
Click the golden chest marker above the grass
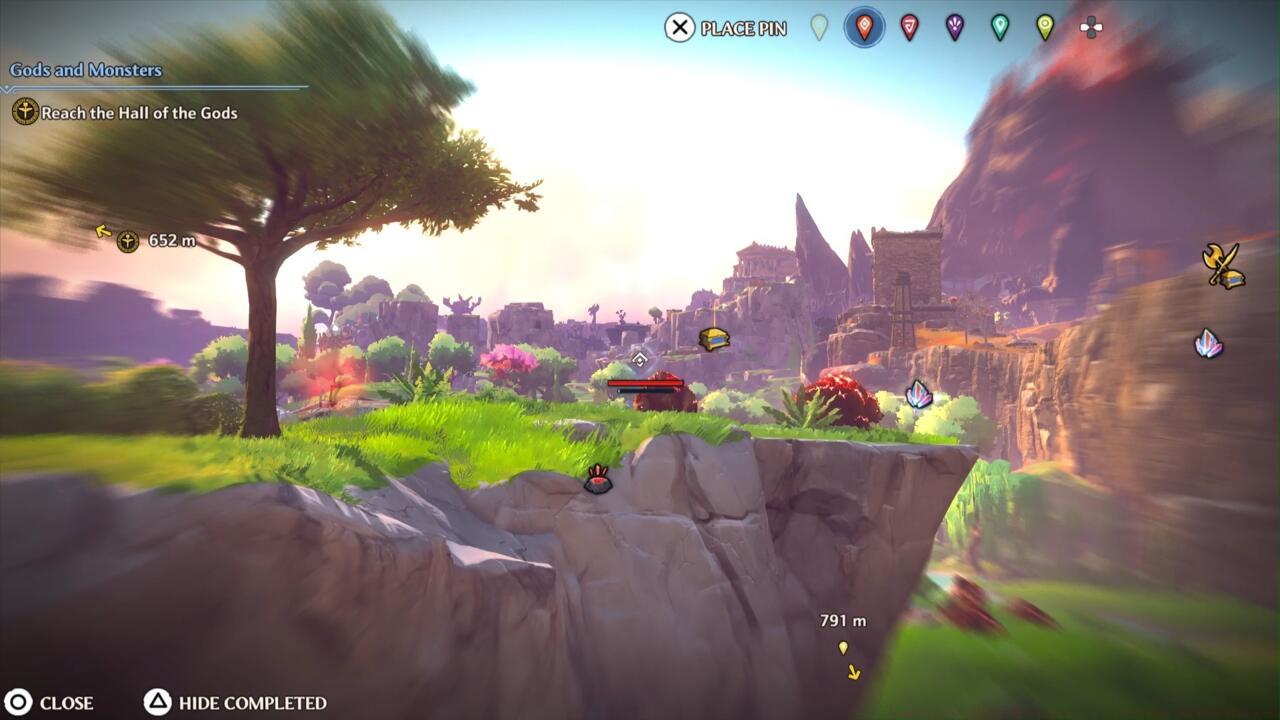(x=713, y=339)
